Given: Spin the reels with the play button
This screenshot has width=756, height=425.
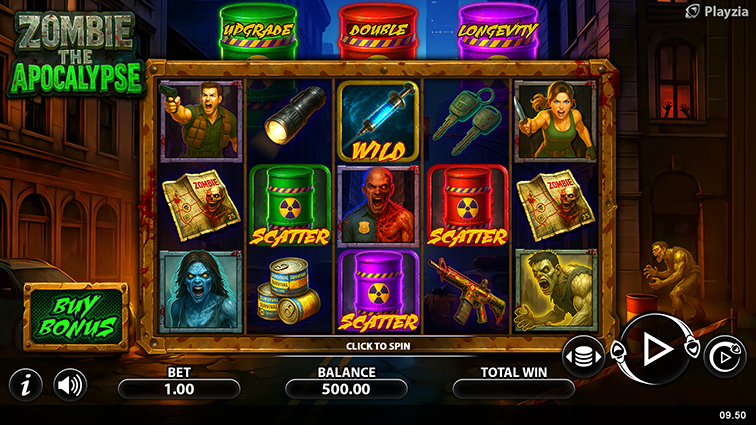Looking at the screenshot, I should coord(656,348).
